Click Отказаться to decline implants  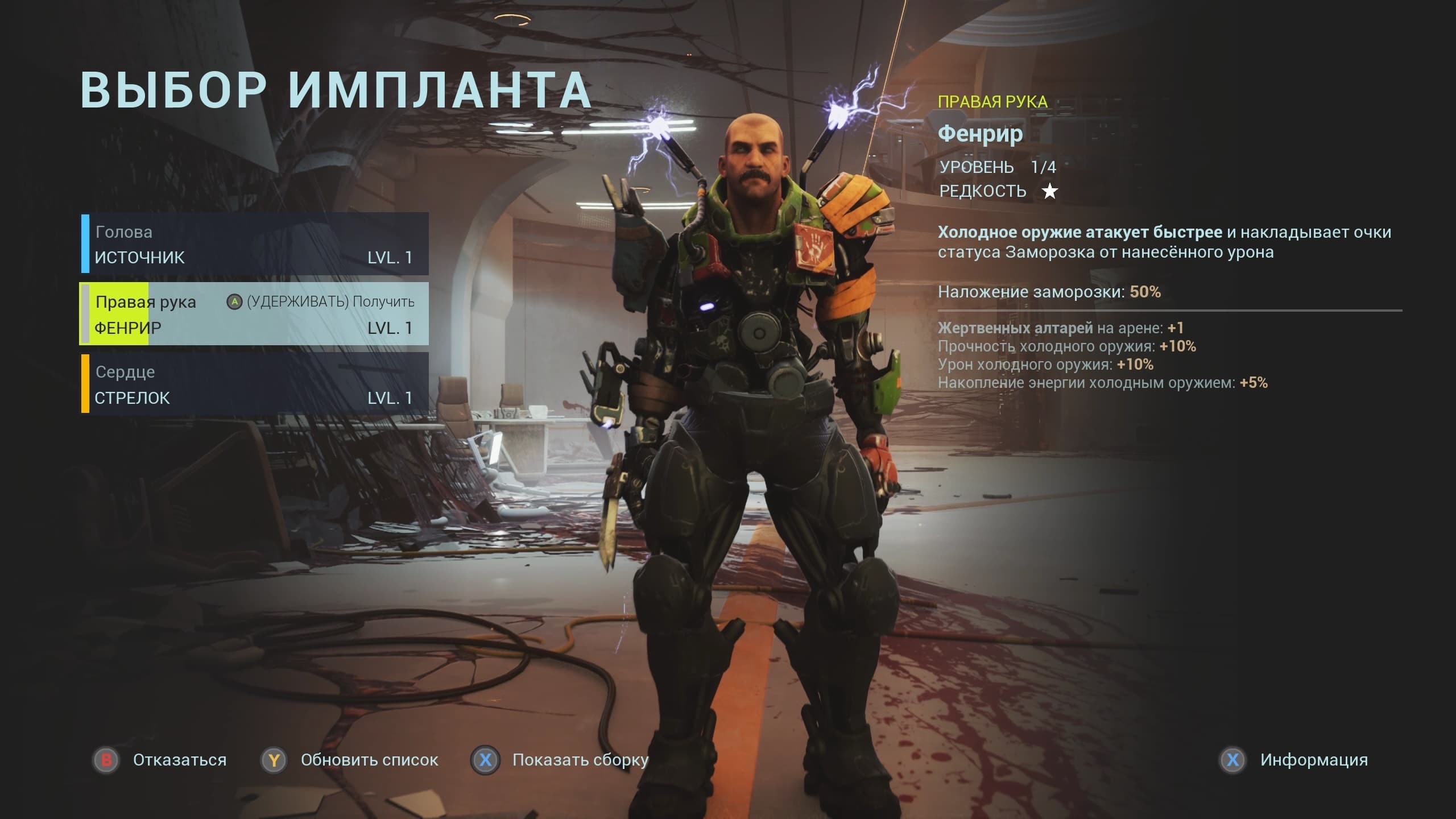160,760
